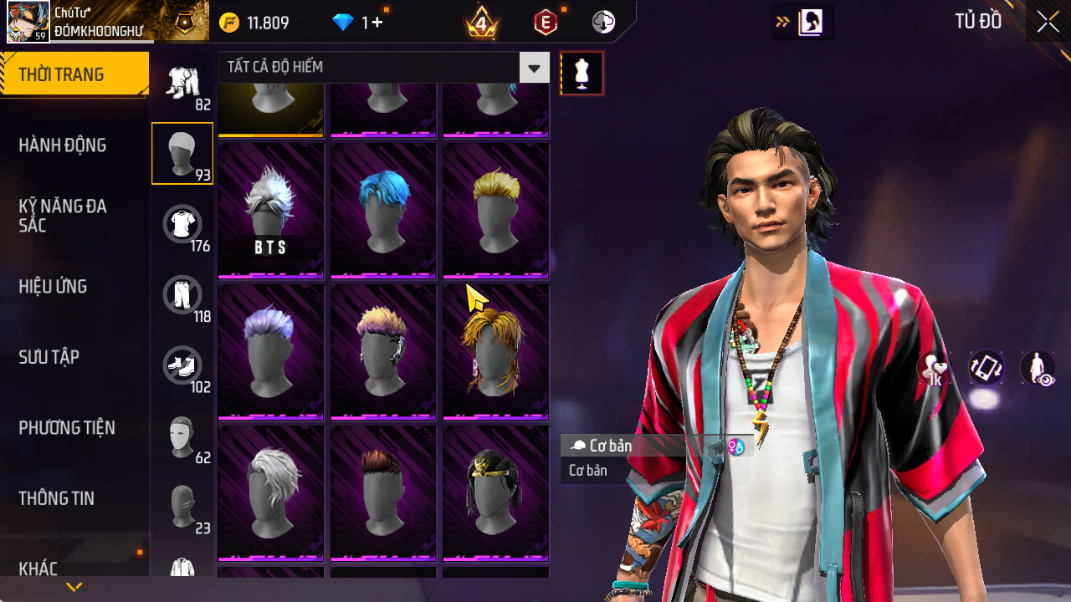Screen dimensions: 1071x602
Task: Pick the long golden-brown hairstyle
Action: (495, 351)
